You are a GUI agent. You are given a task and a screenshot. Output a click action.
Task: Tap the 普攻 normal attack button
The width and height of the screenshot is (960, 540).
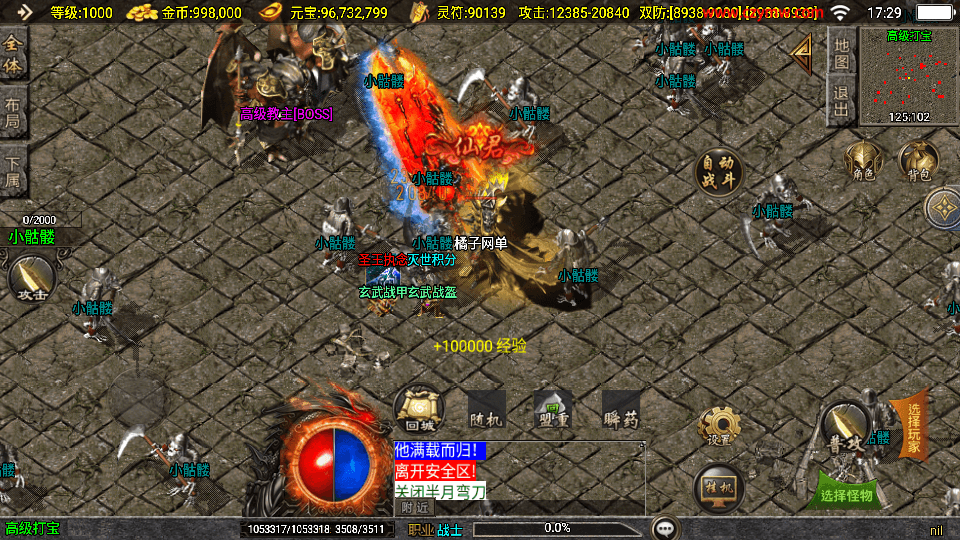[845, 426]
